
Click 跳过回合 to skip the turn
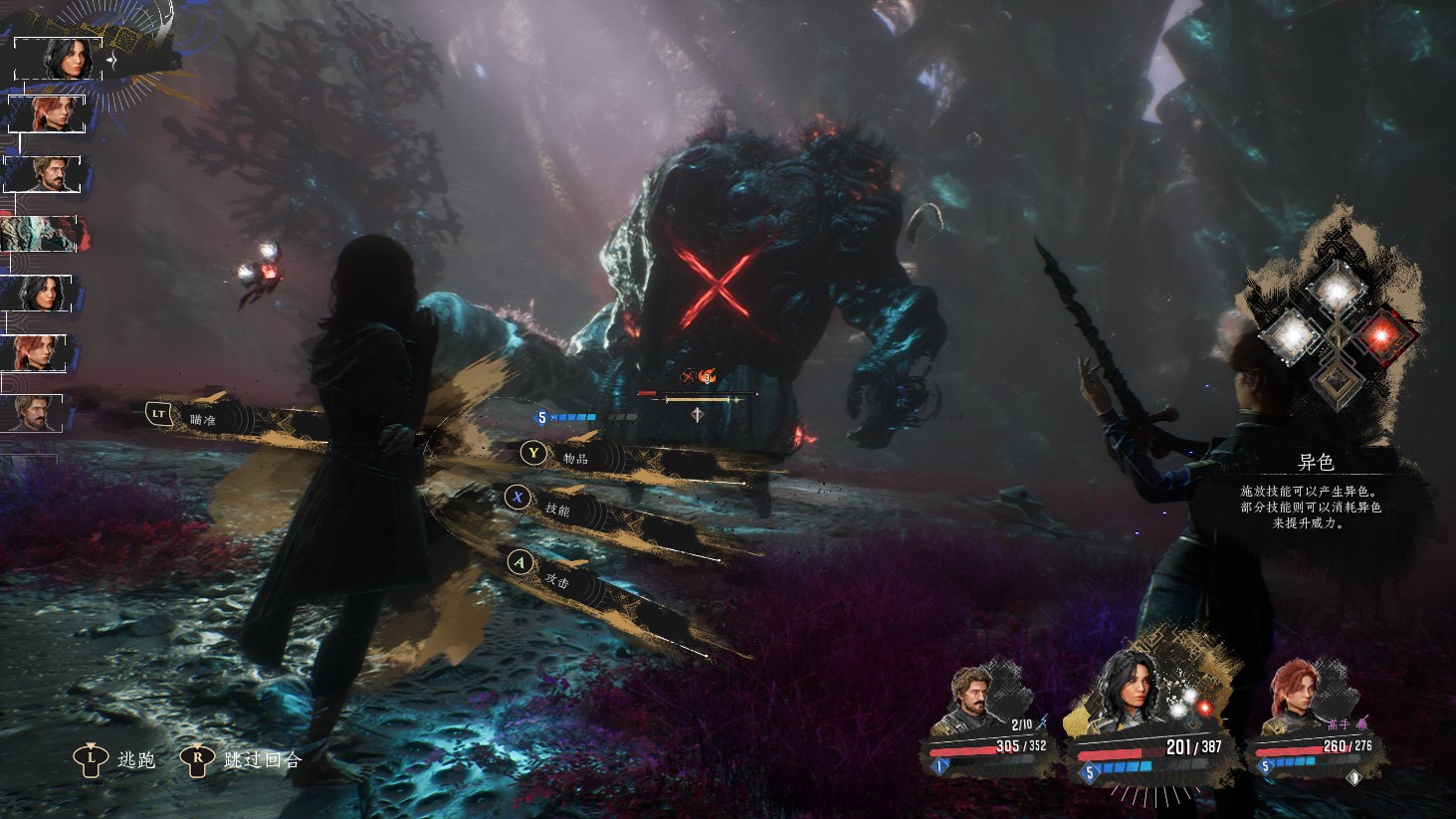click(262, 760)
